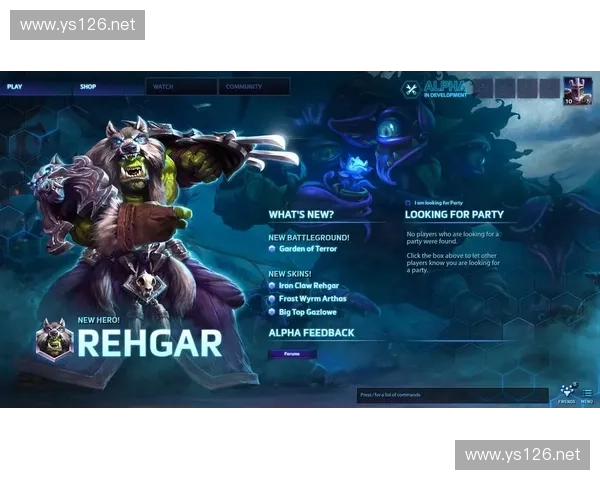
Task: Open the Forums button under Alpha Feedback
Action: point(292,353)
